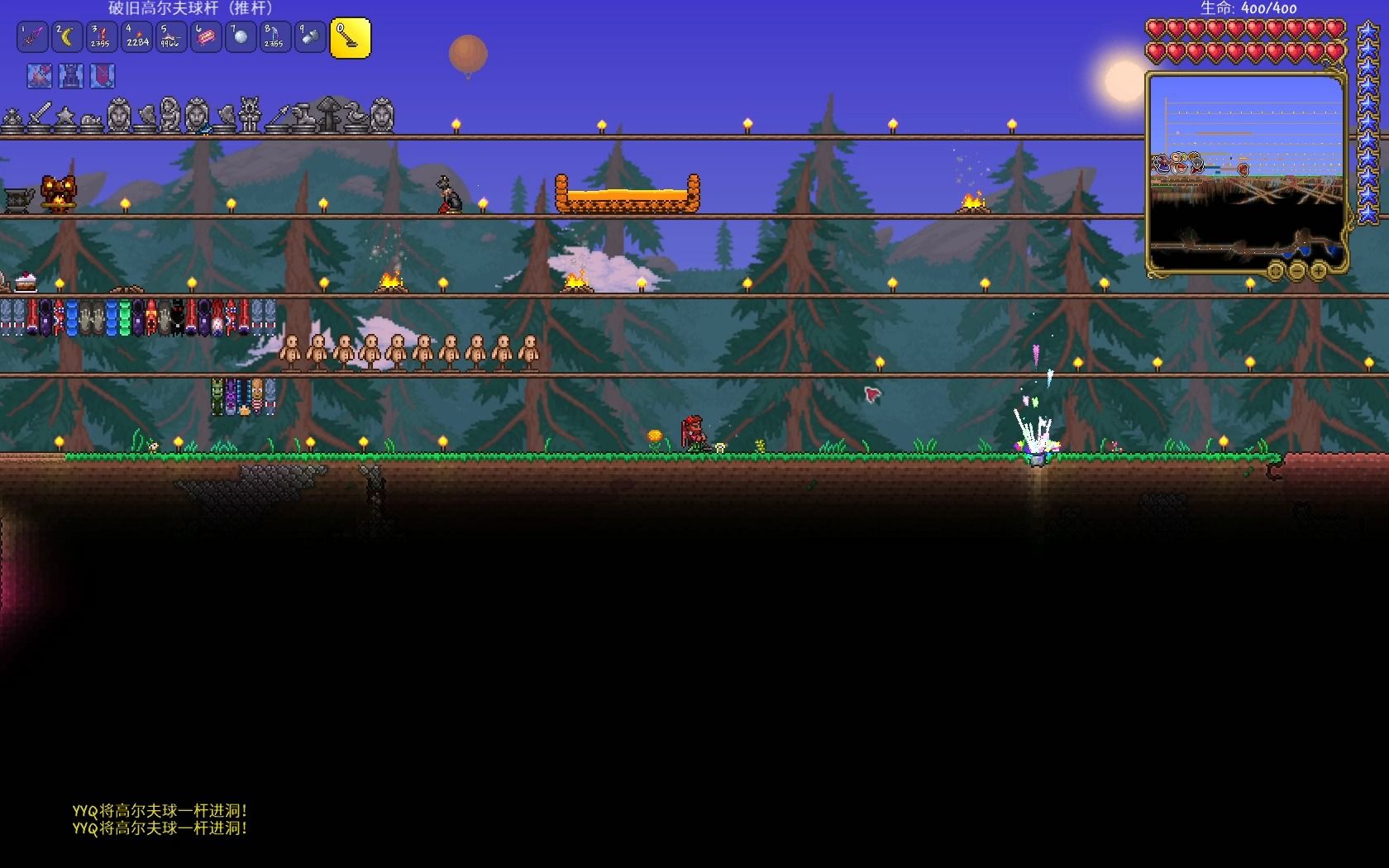Zoom out the minimap with minus button

[x=1296, y=269]
